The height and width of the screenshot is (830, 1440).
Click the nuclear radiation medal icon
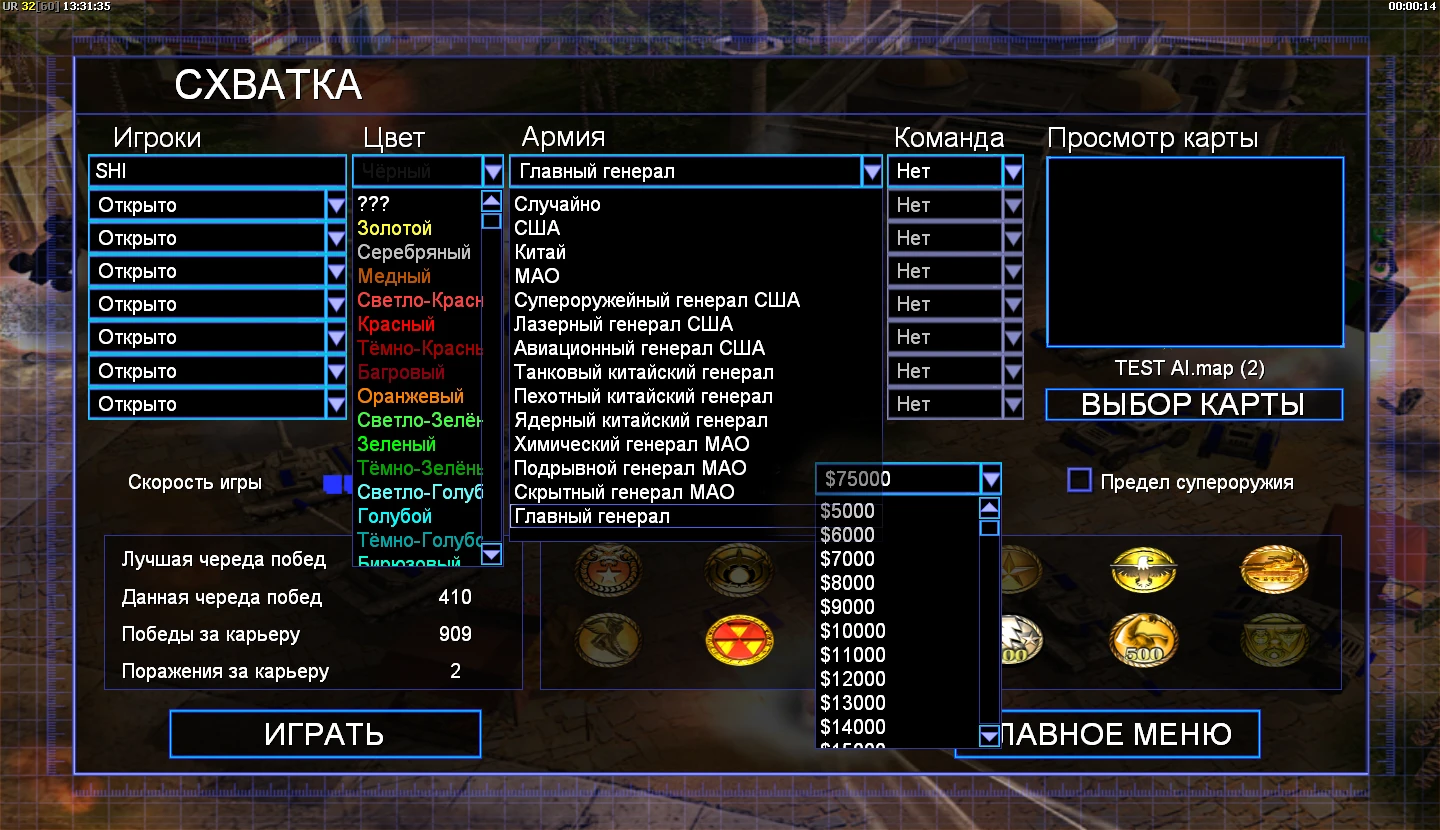click(738, 641)
